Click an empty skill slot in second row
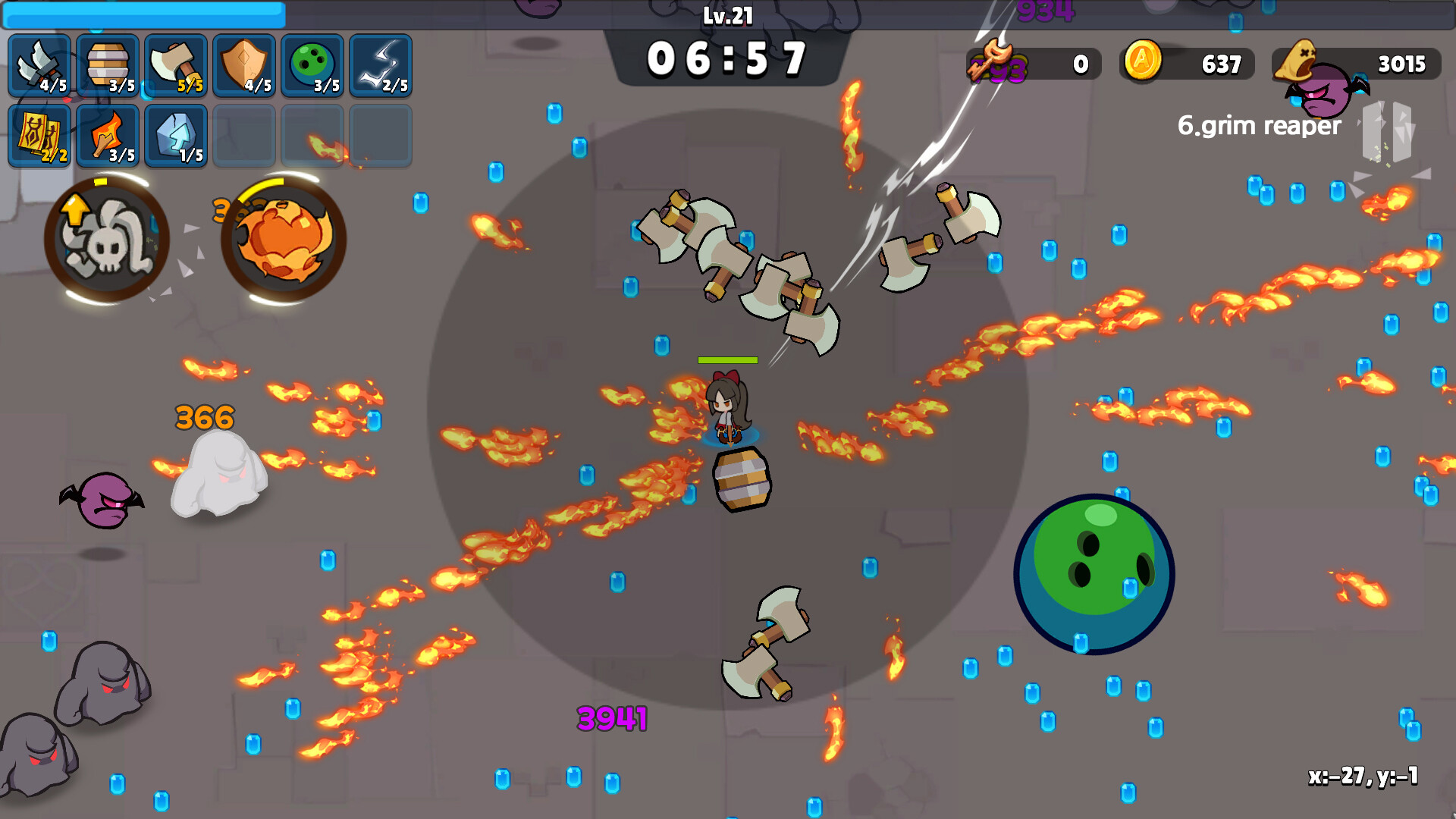Viewport: 1456px width, 819px height. [244, 135]
